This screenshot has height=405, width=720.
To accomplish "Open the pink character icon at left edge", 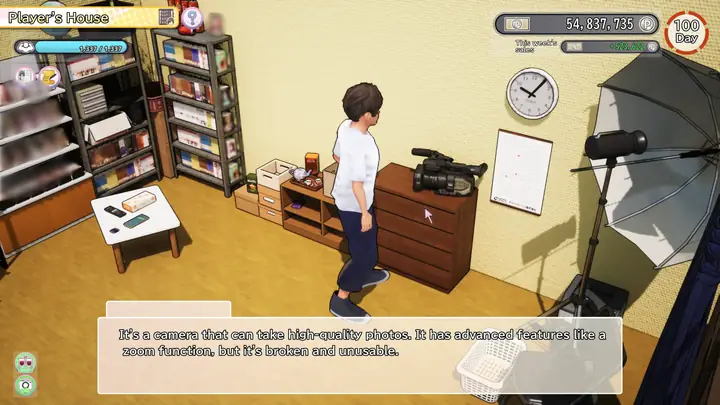I will (x=22, y=75).
